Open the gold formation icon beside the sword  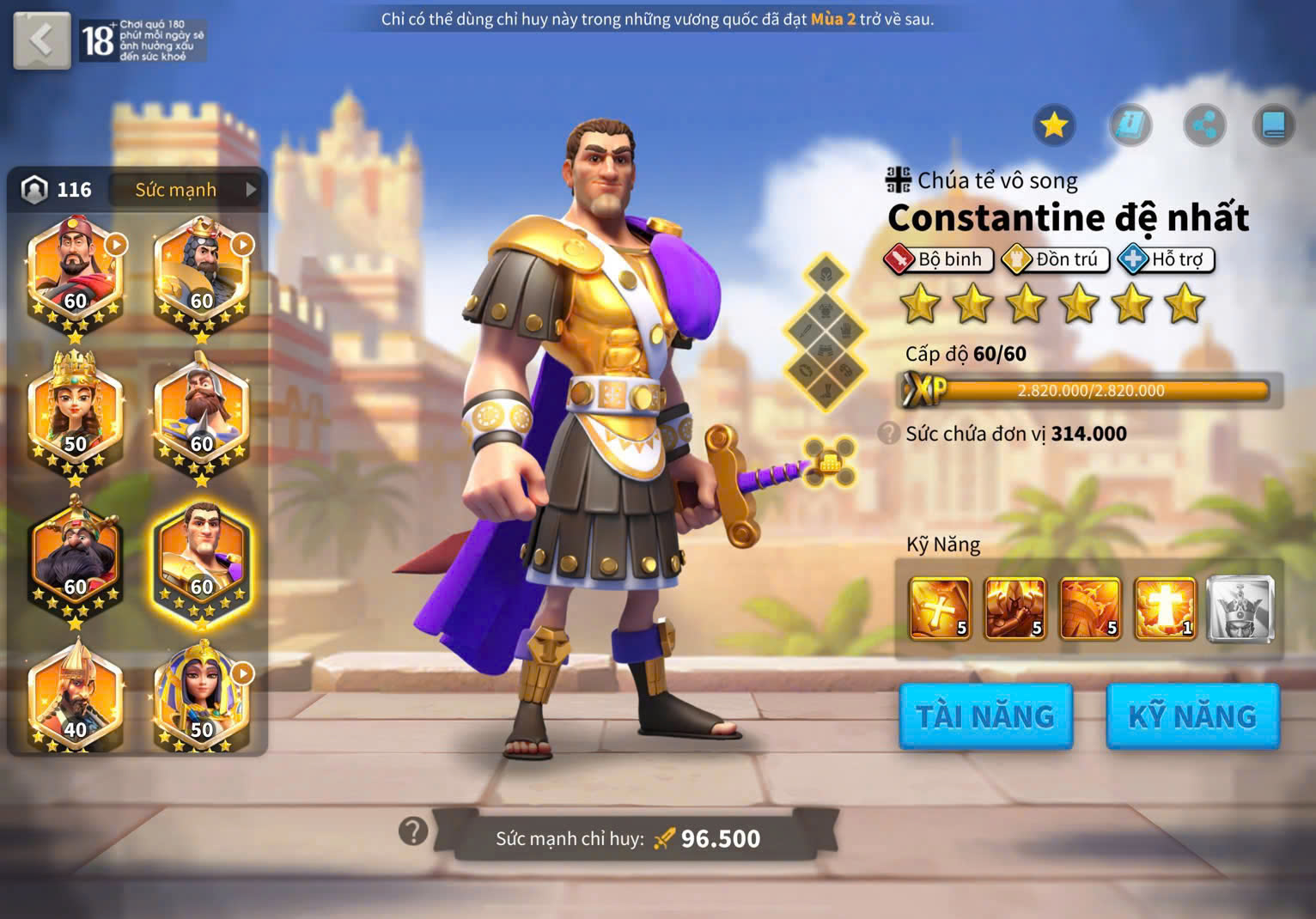tap(830, 462)
